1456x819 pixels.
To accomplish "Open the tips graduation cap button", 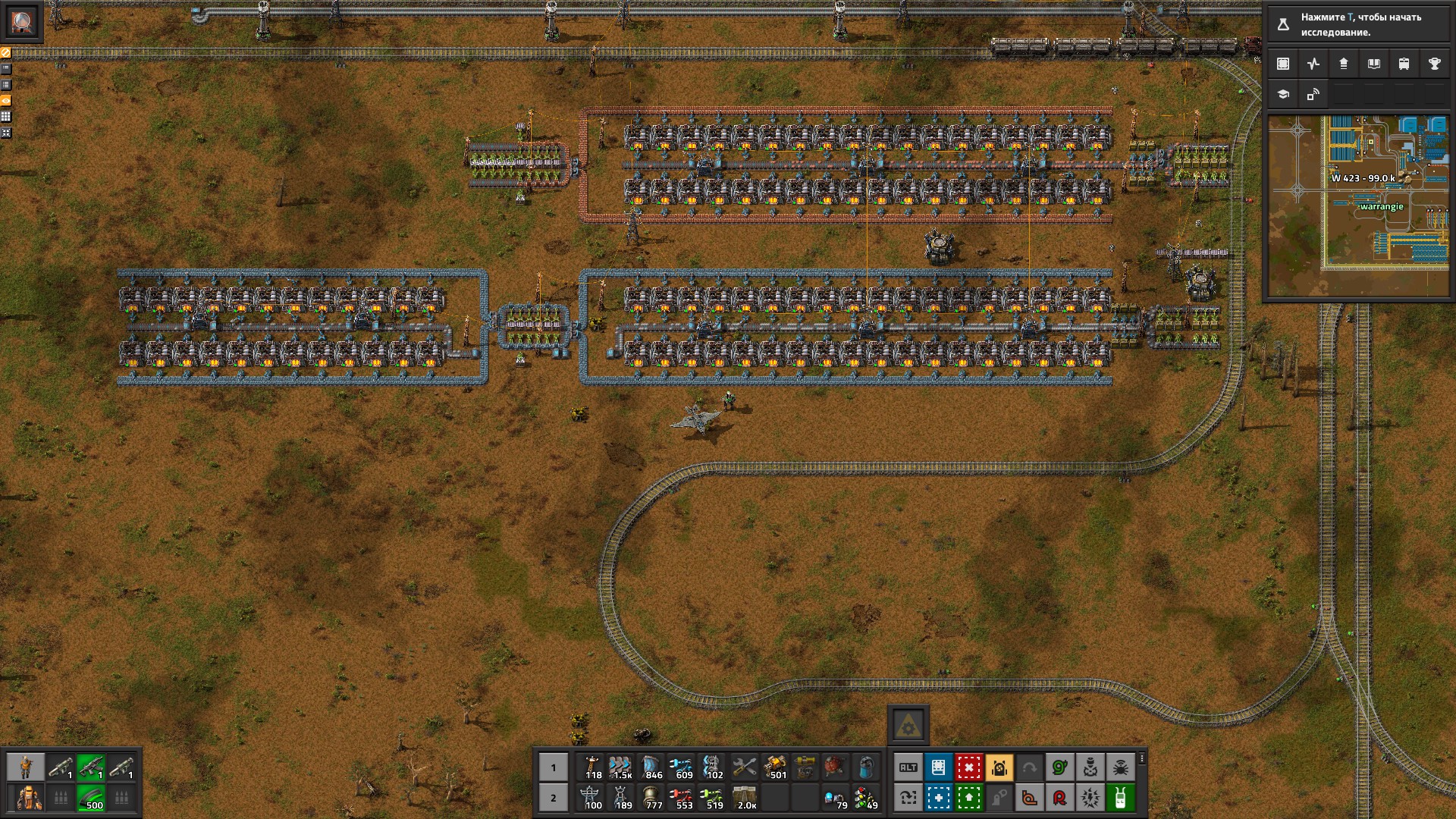I will pyautogui.click(x=1283, y=95).
